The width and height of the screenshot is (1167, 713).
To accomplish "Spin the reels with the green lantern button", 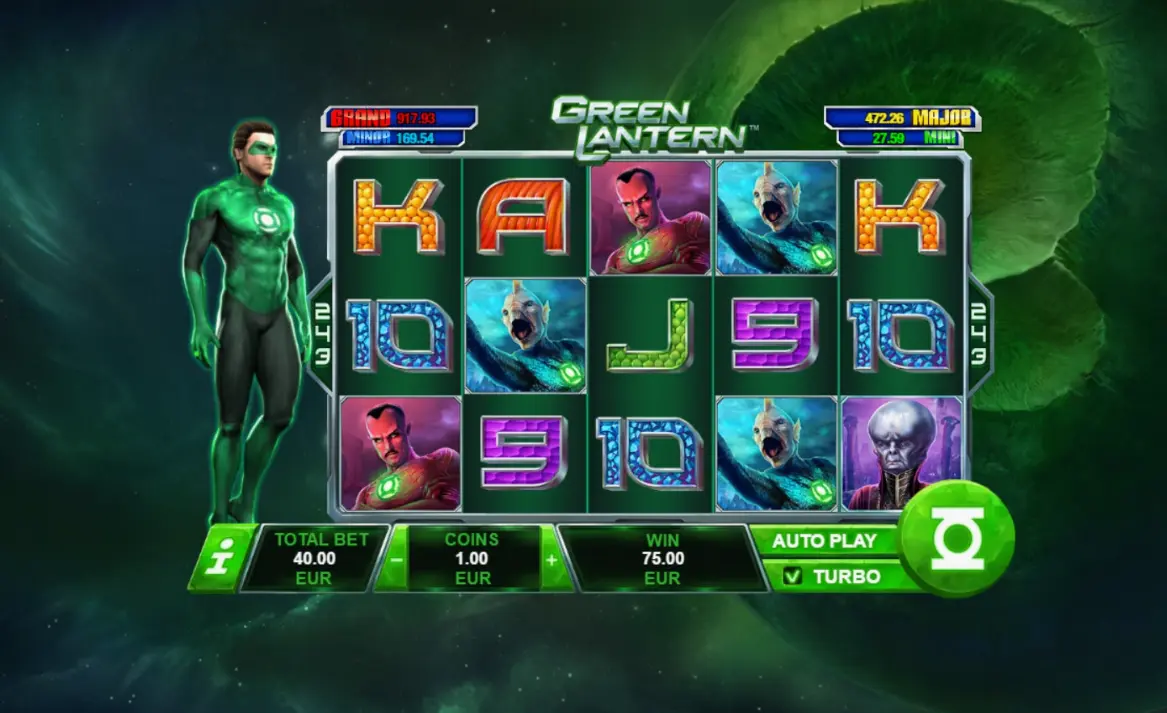I will pyautogui.click(x=957, y=539).
